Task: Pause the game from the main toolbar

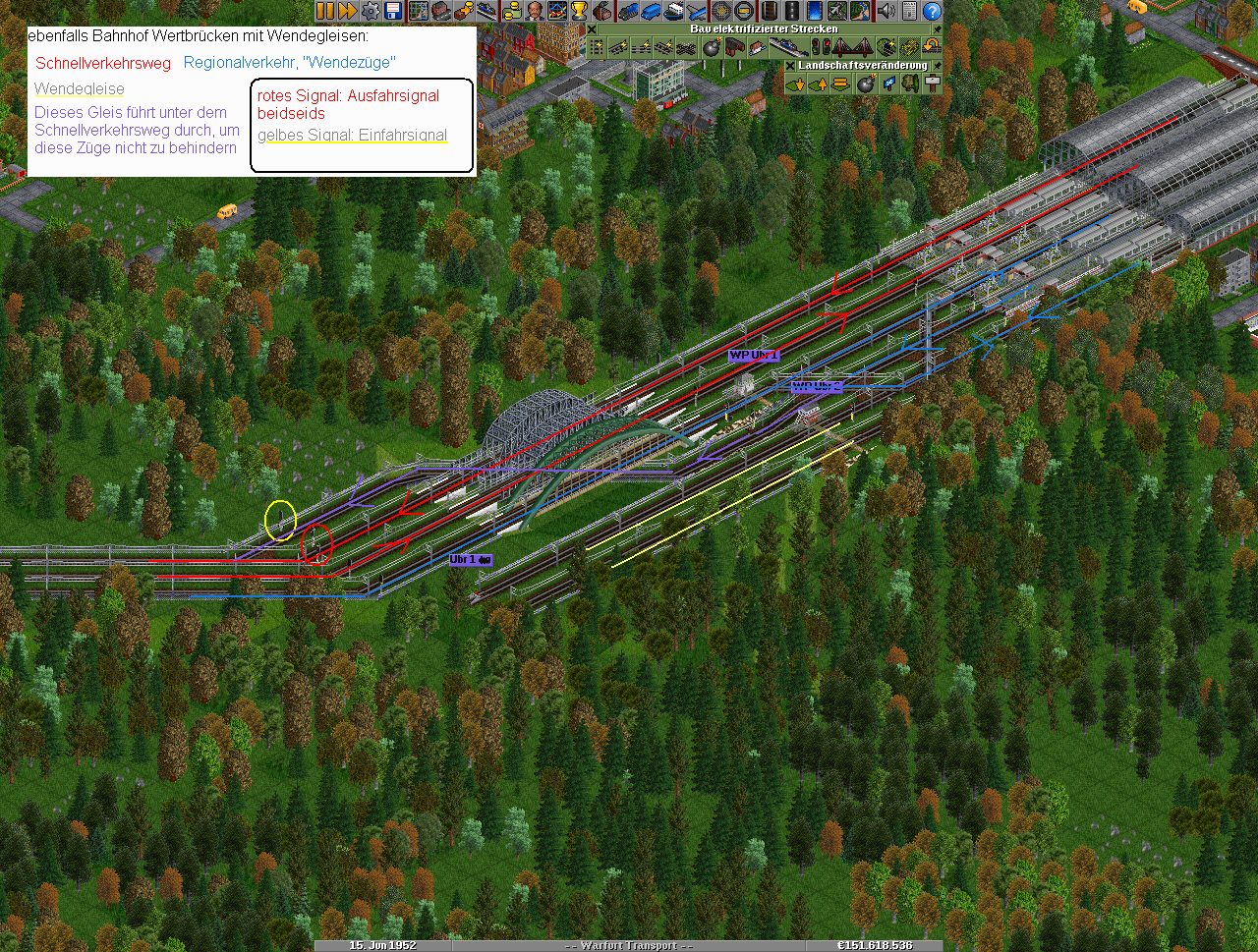Action: pyautogui.click(x=325, y=11)
